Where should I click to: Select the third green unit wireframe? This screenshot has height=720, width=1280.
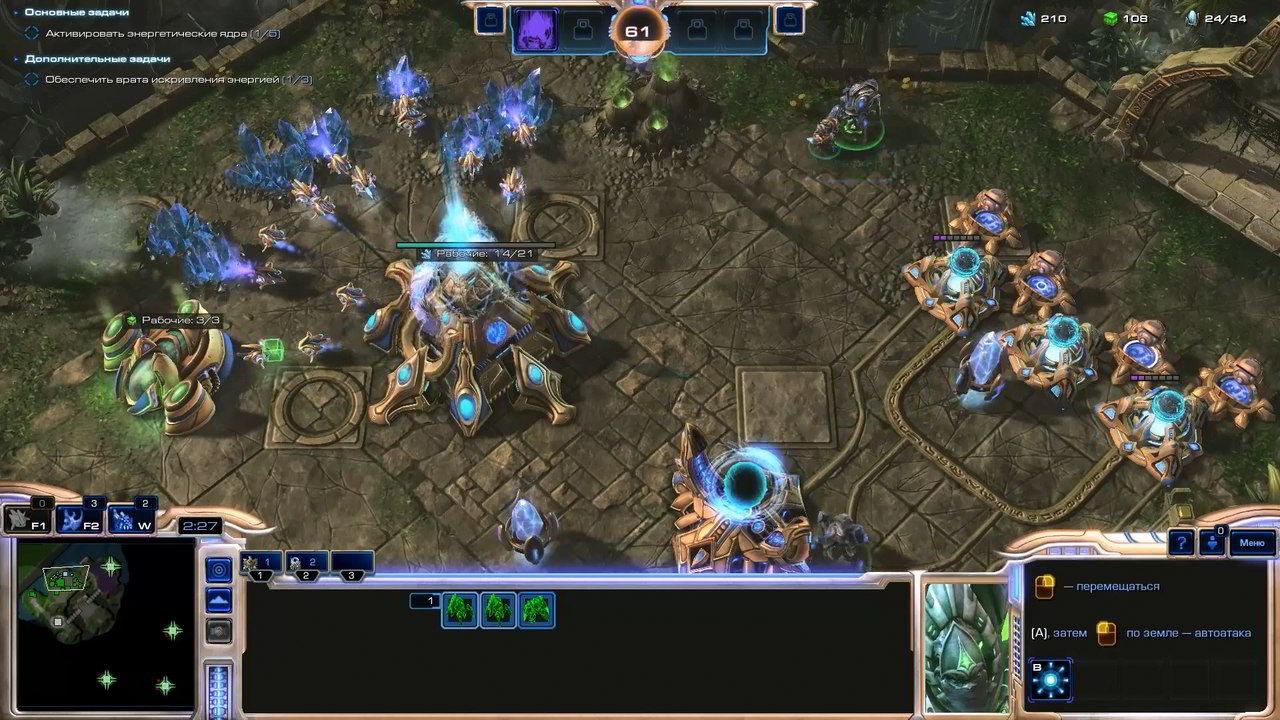536,609
